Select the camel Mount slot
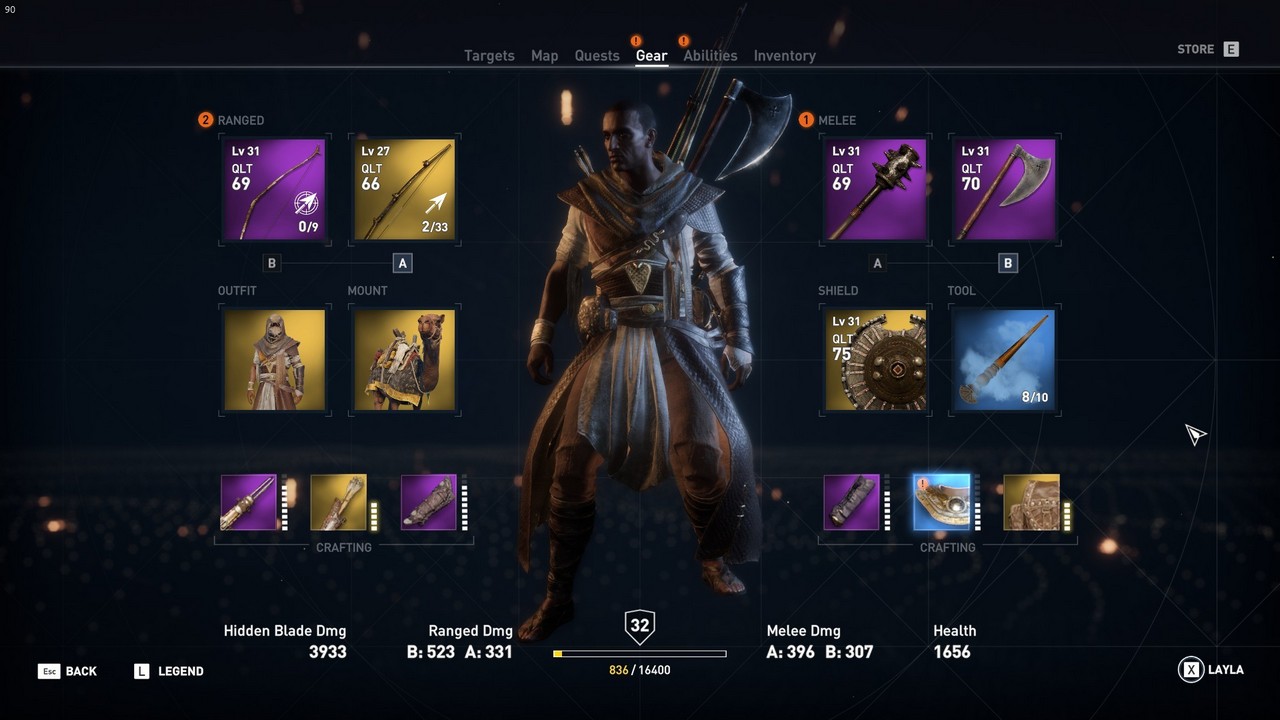The width and height of the screenshot is (1280, 720). [404, 360]
